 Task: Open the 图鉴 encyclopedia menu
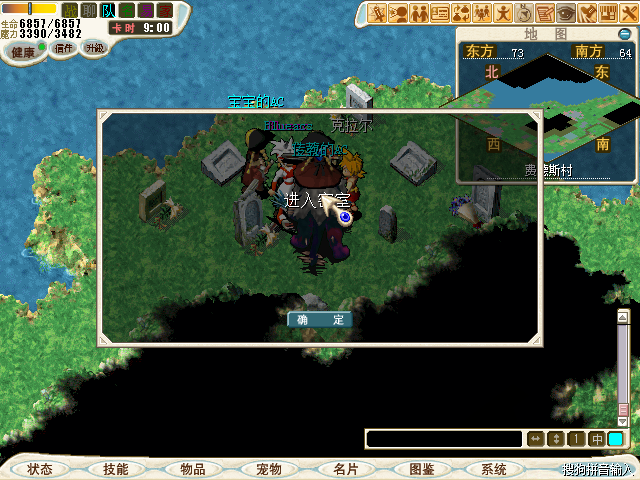pos(420,469)
